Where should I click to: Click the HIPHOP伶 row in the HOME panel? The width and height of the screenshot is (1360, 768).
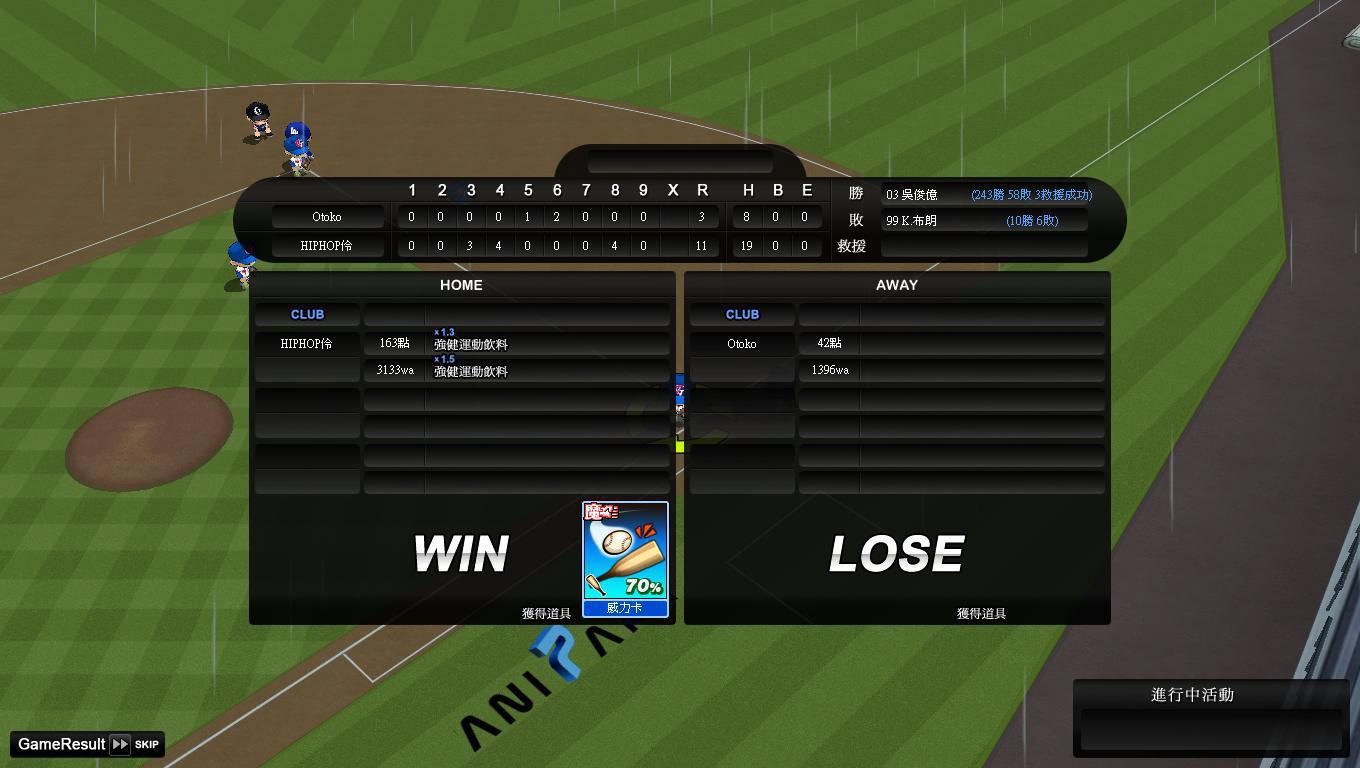[307, 344]
